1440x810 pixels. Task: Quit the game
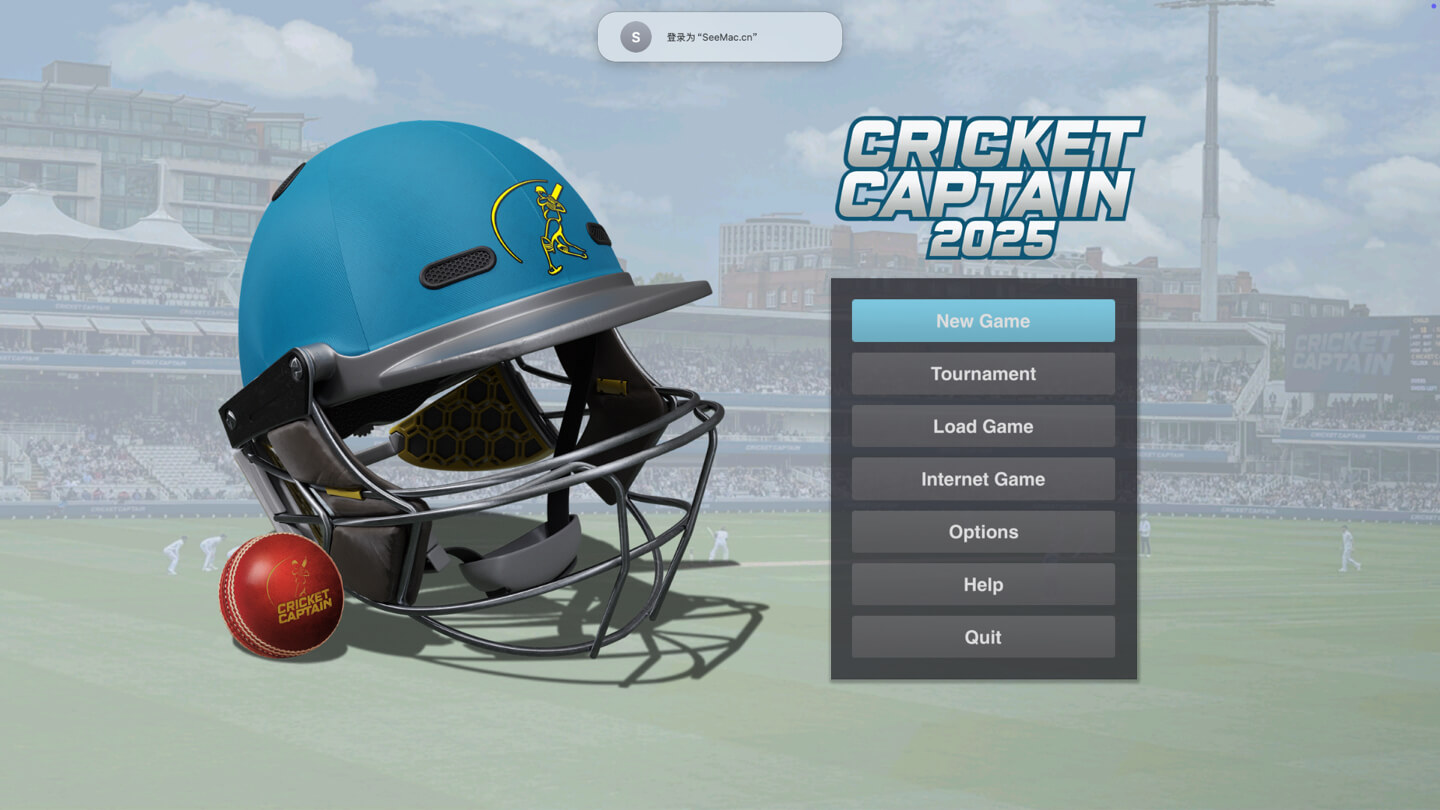tap(983, 637)
